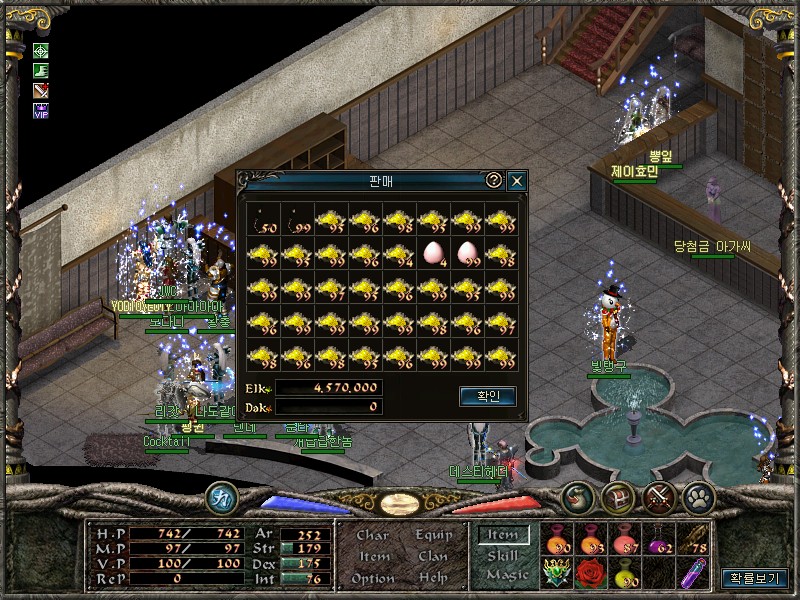Open the sell window help button
Screen dimensions: 800x600
click(493, 181)
